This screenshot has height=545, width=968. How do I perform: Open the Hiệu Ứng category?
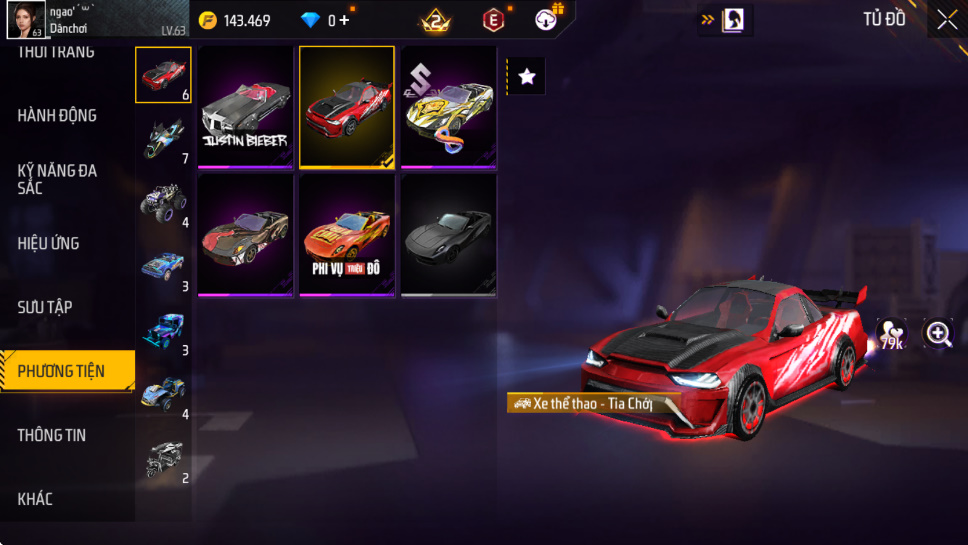click(48, 243)
